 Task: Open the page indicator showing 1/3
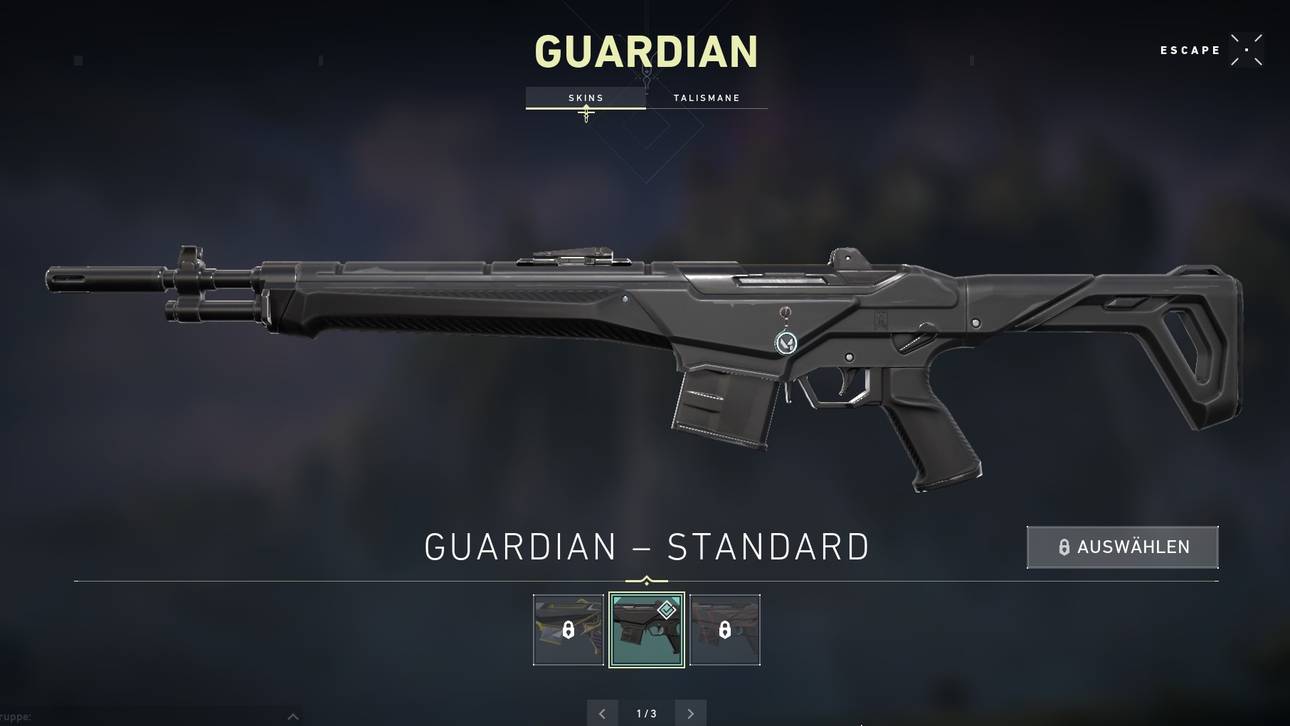tap(645, 712)
